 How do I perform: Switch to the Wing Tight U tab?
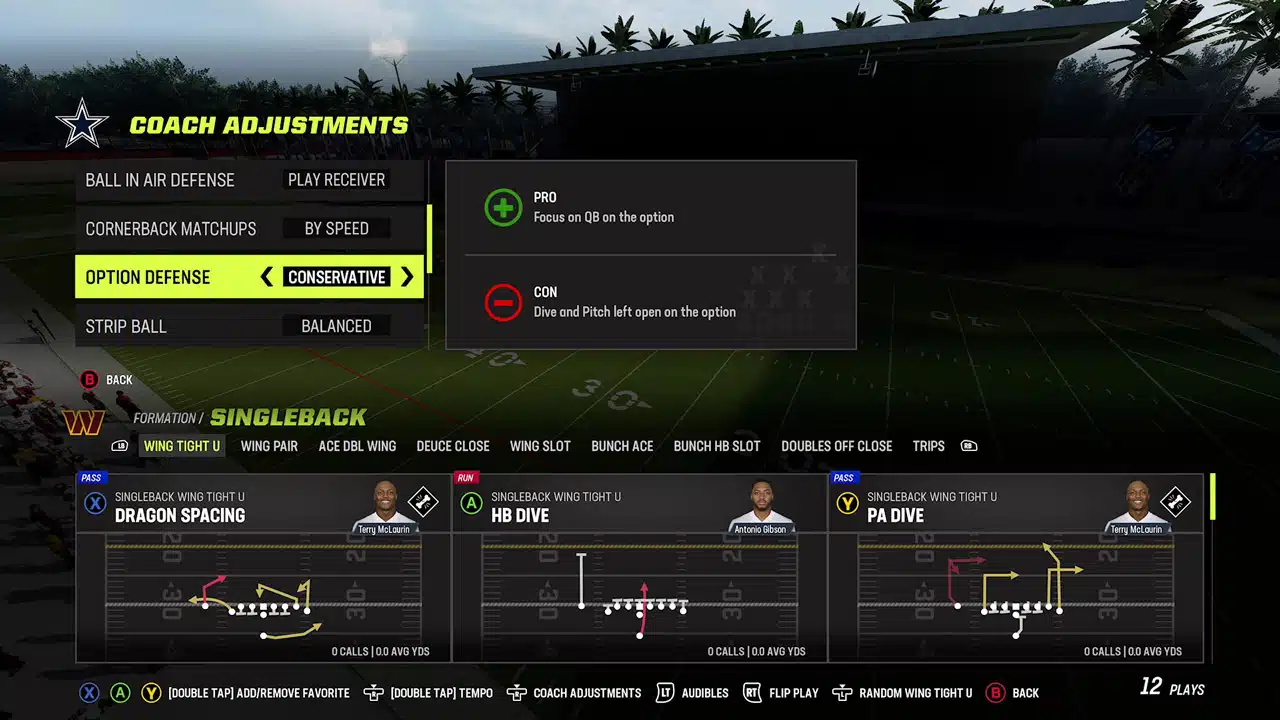pos(181,446)
